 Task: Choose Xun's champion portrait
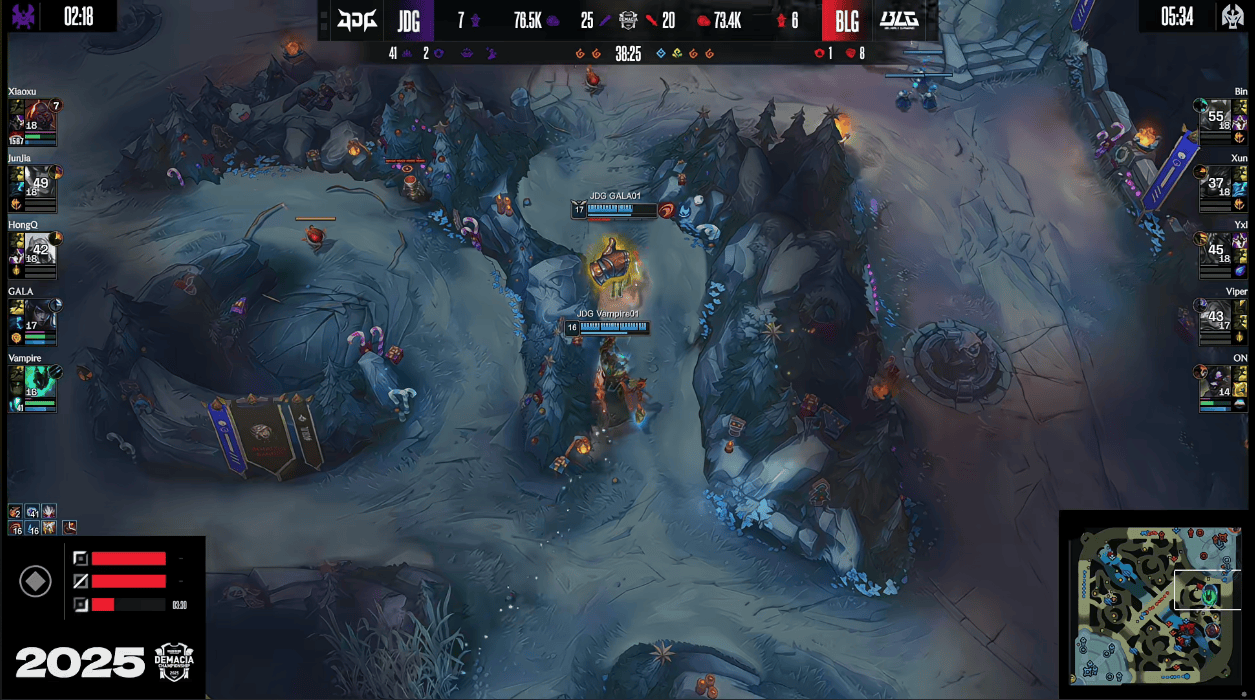click(x=1215, y=181)
